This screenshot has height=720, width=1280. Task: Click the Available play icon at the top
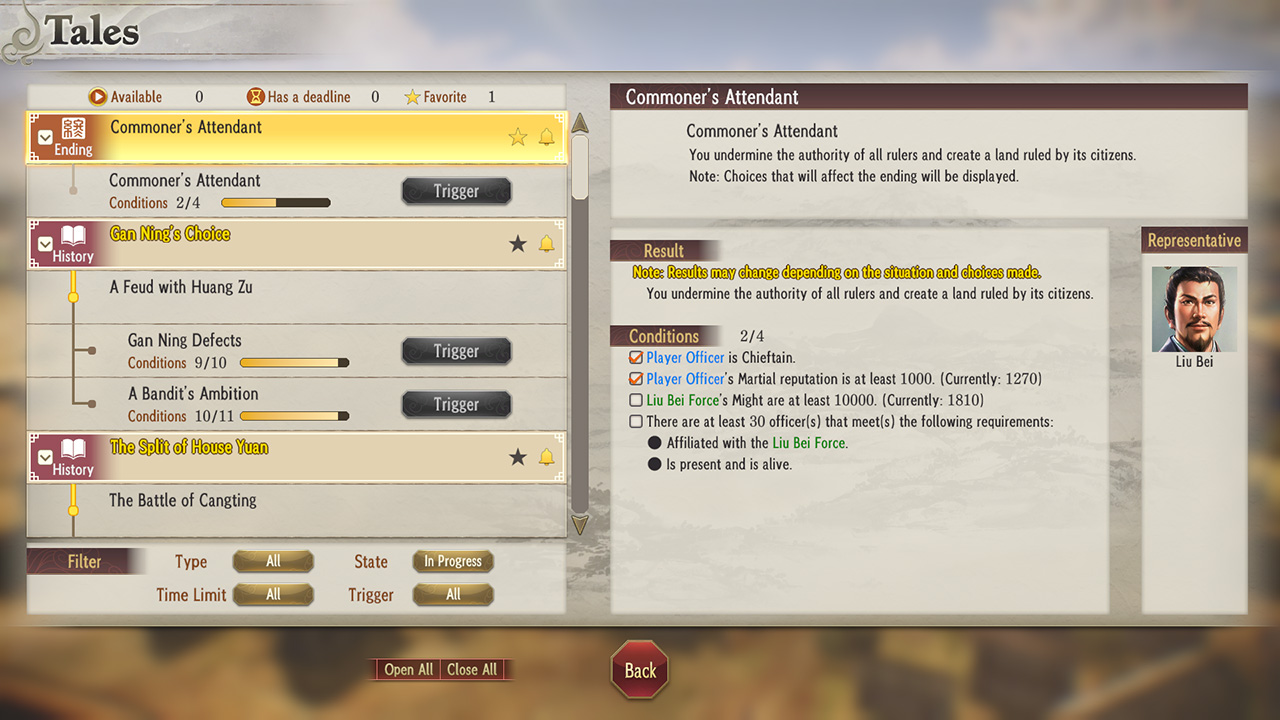[98, 96]
